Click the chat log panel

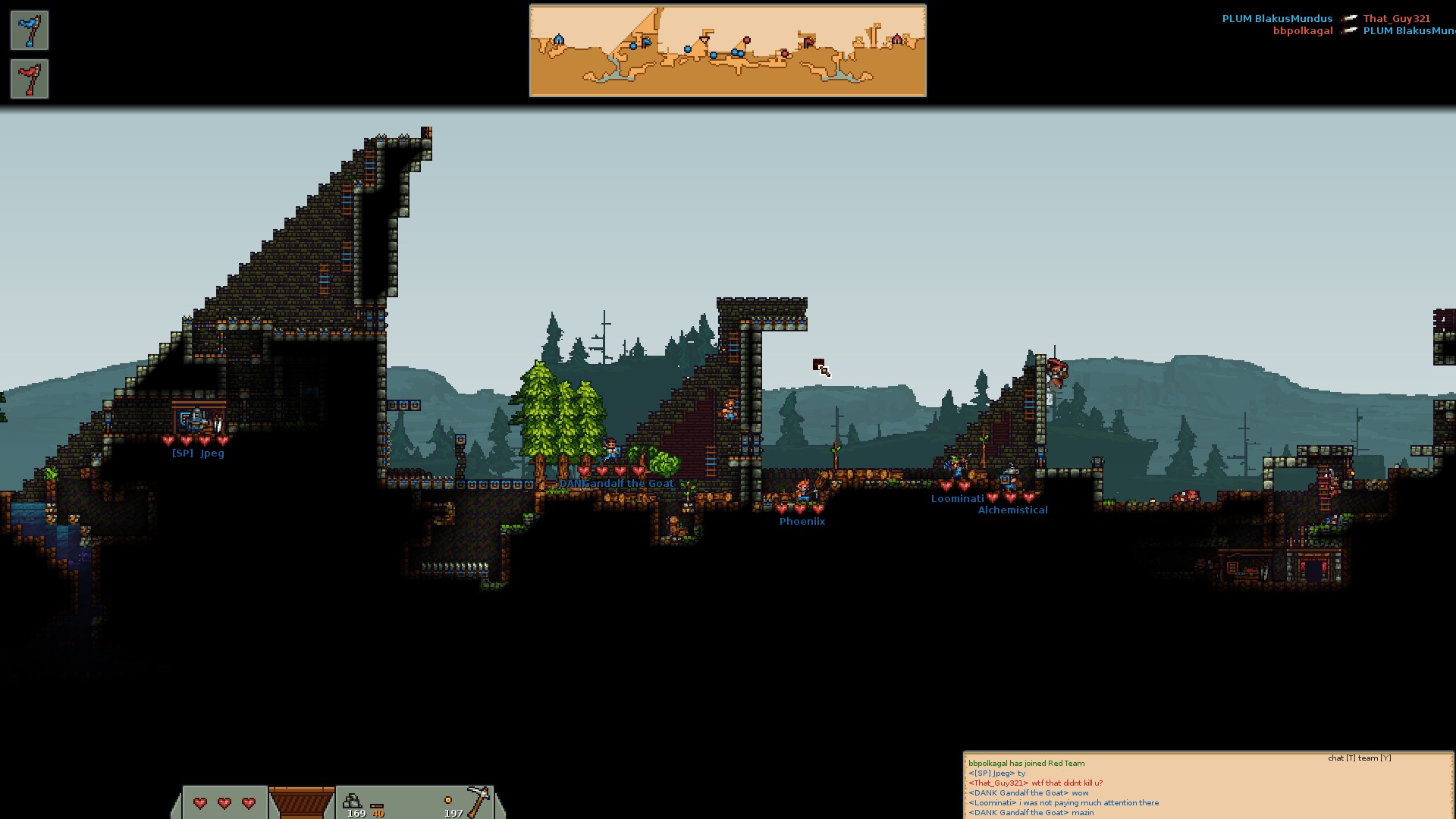pos(1208,786)
